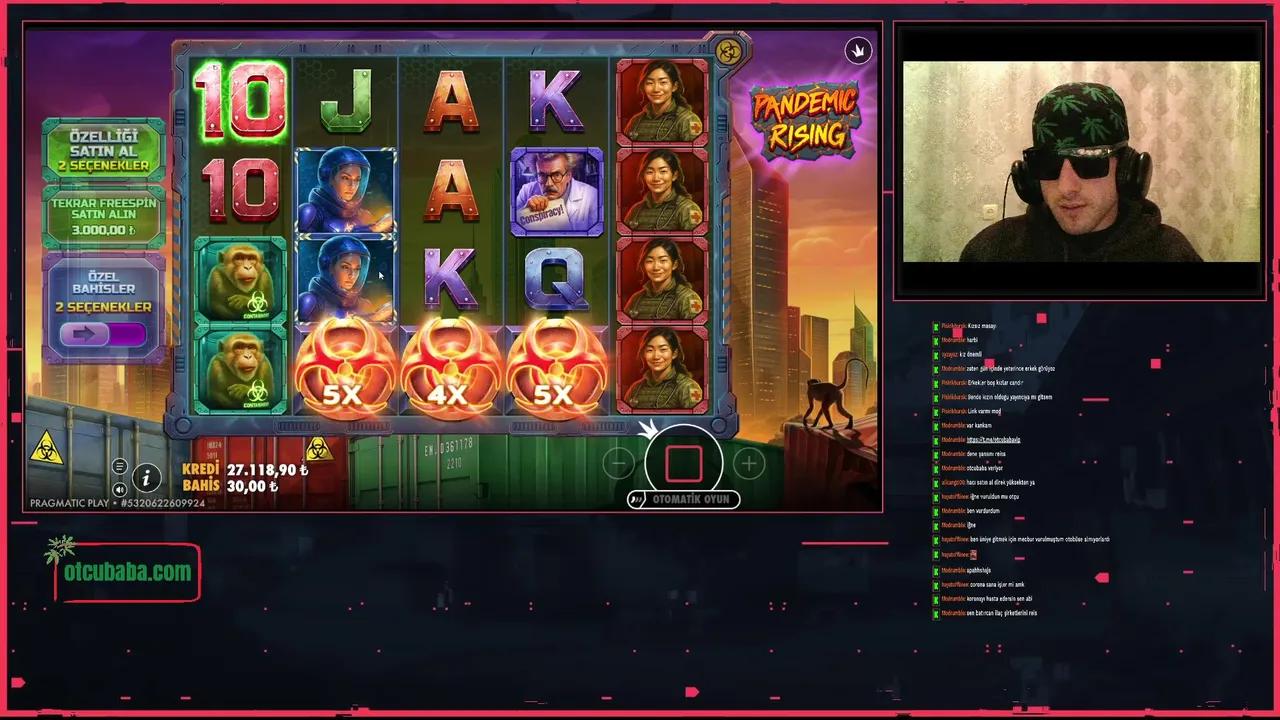Decrease the bet with the minus icon
The image size is (1280, 720).
[618, 462]
